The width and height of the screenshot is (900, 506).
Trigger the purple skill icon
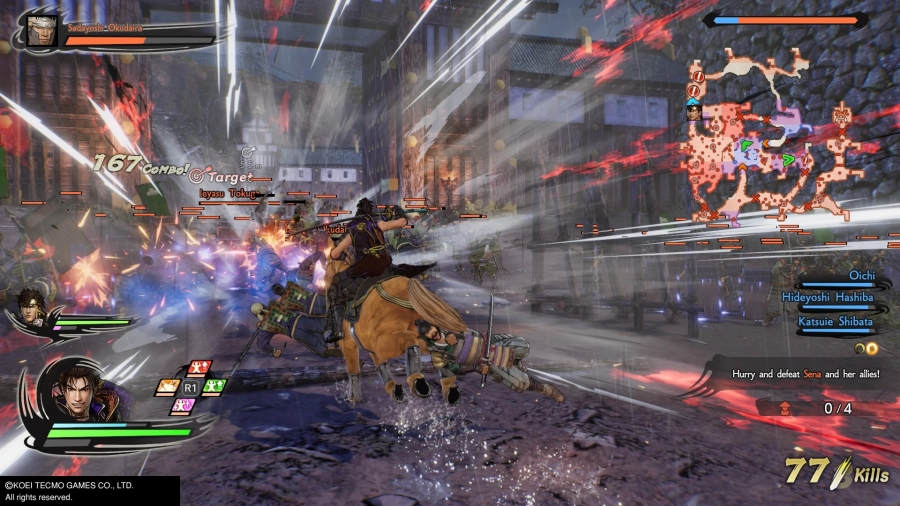pos(183,405)
